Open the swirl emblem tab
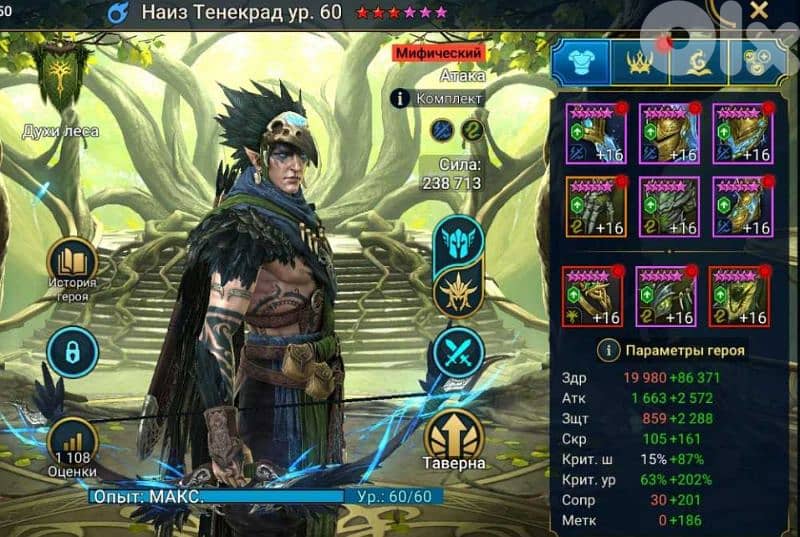The image size is (800, 537). 698,61
